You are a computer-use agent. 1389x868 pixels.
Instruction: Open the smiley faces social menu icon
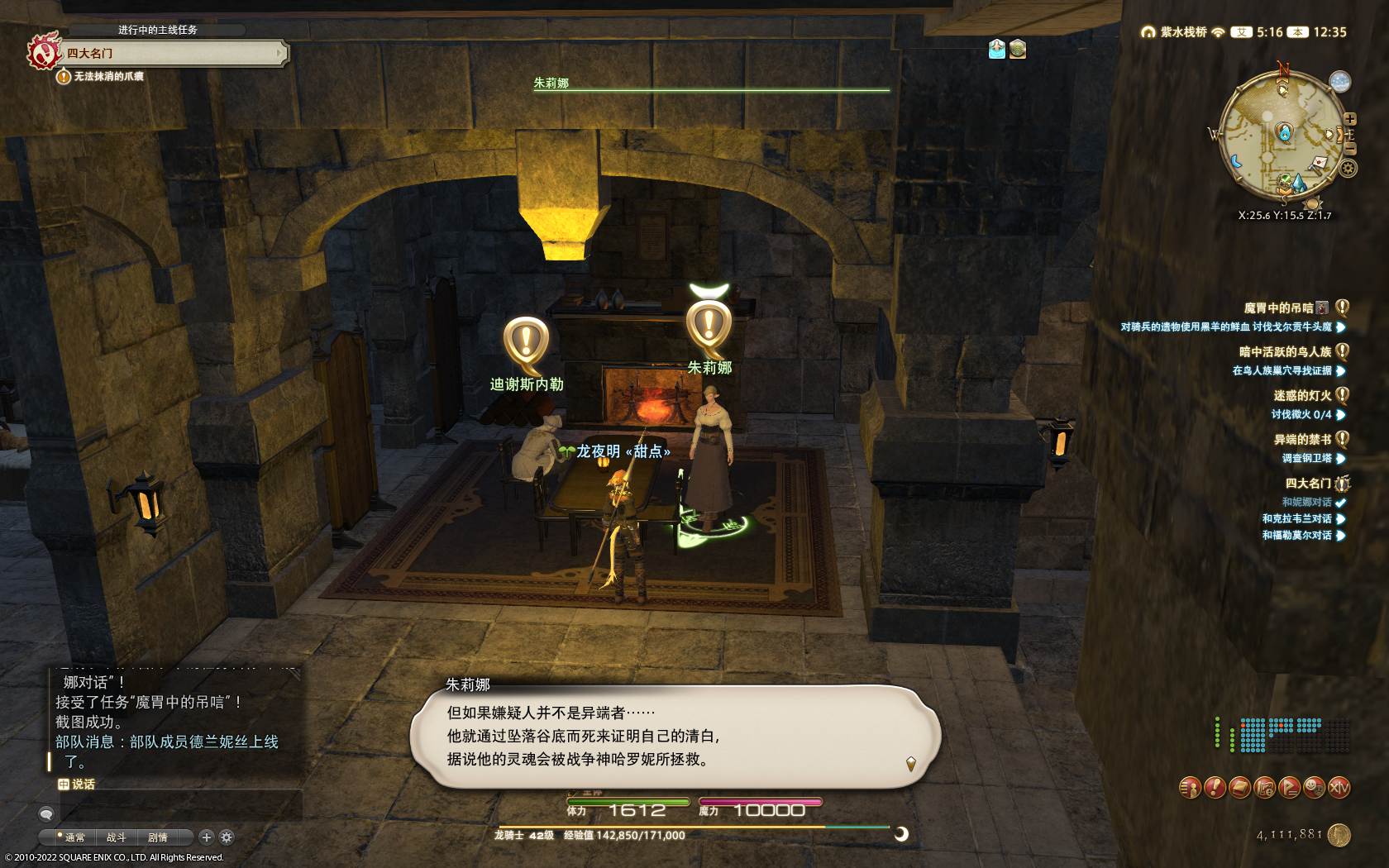pyautogui.click(x=1314, y=788)
